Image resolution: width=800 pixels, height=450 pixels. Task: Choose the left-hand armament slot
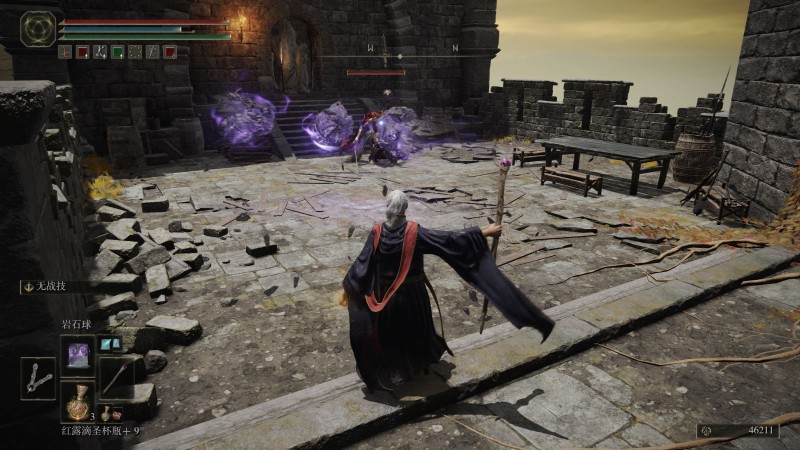point(38,377)
